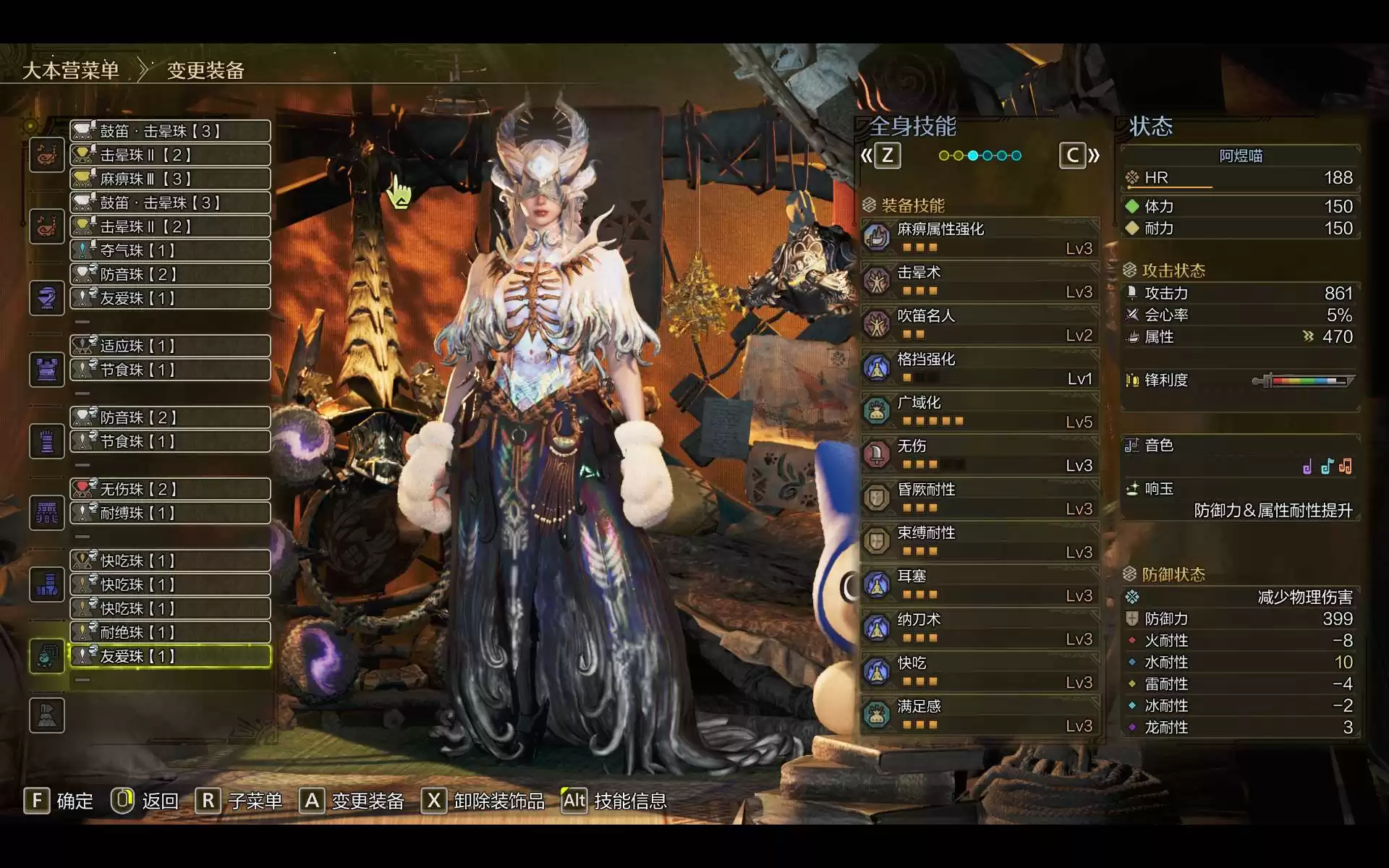Select the 击晕术 skill row
This screenshot has height=868, width=1389.
980,281
